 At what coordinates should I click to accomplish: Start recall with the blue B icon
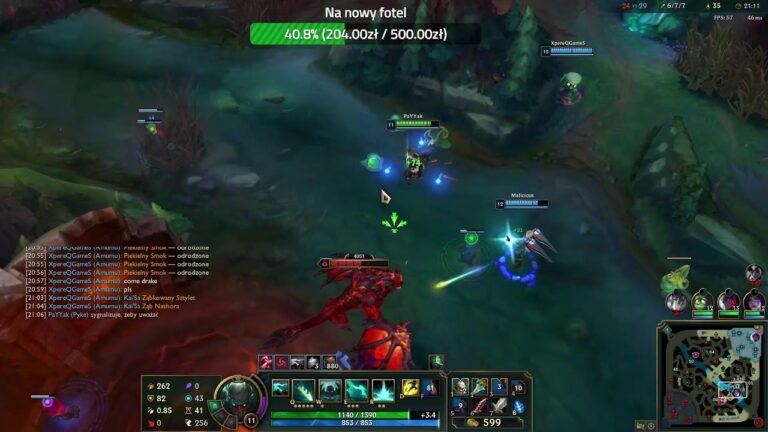click(519, 406)
